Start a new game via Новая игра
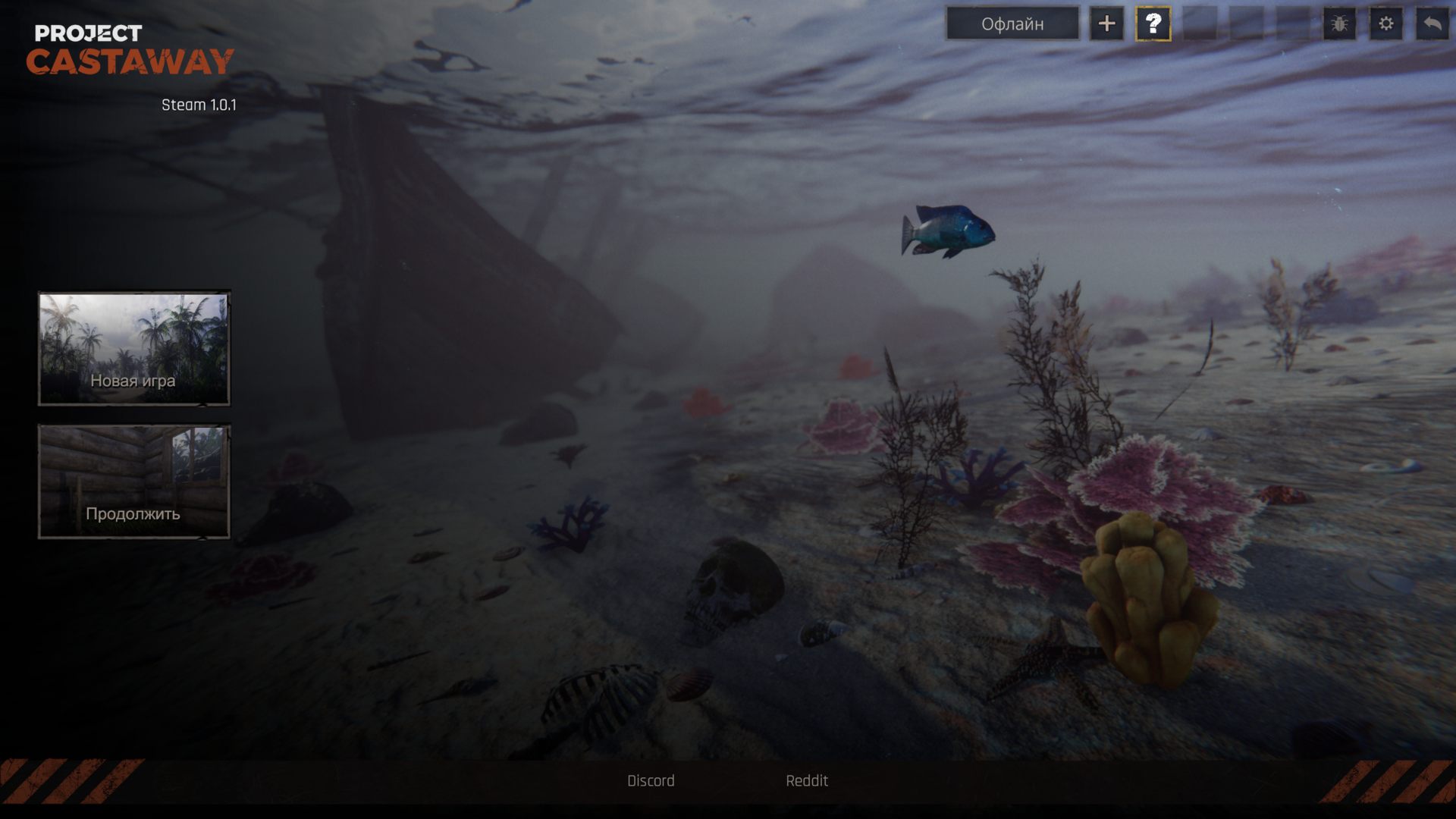Viewport: 1456px width, 819px height. 134,349
